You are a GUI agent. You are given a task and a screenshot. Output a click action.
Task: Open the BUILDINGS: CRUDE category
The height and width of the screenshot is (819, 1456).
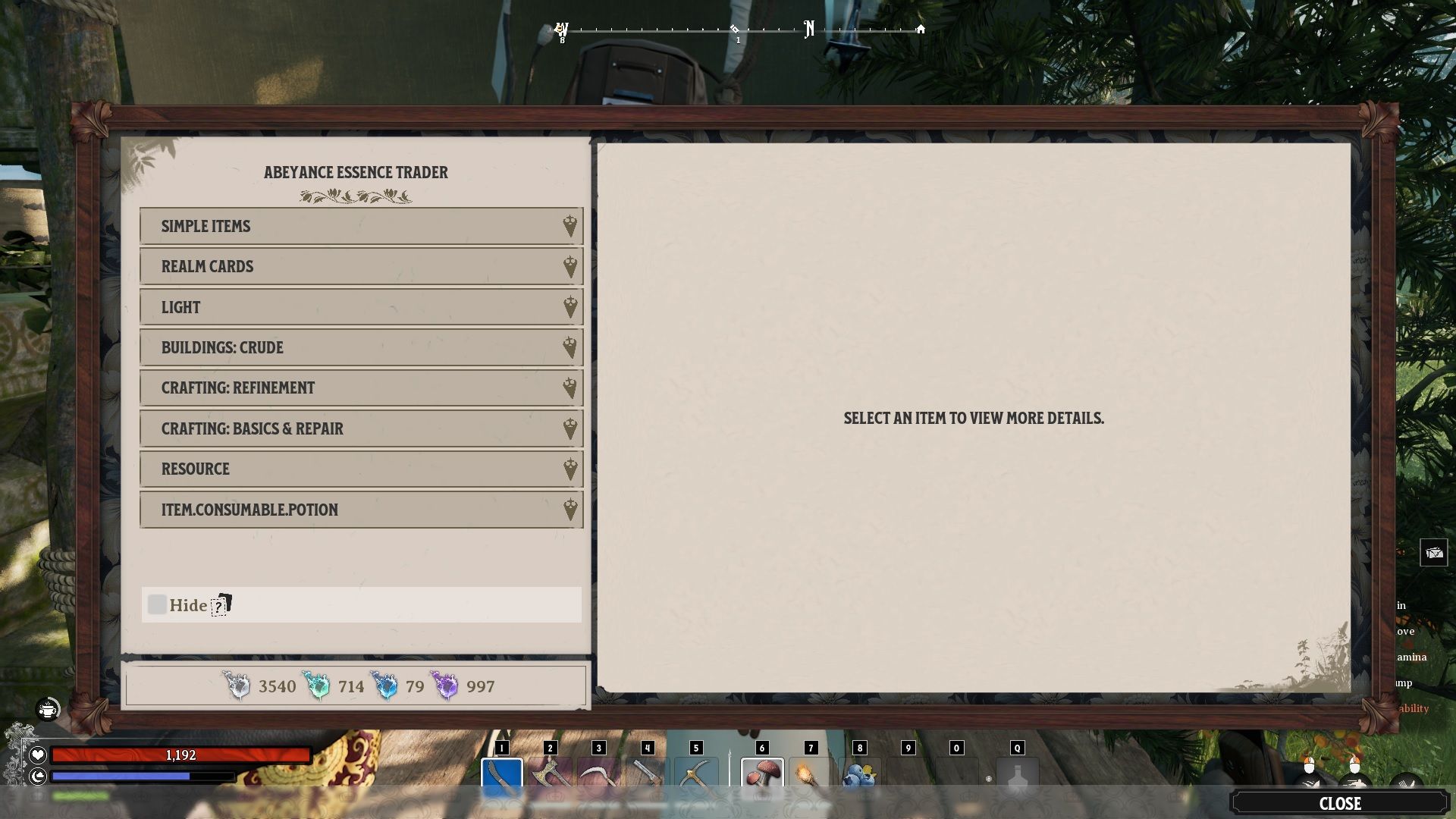click(360, 347)
